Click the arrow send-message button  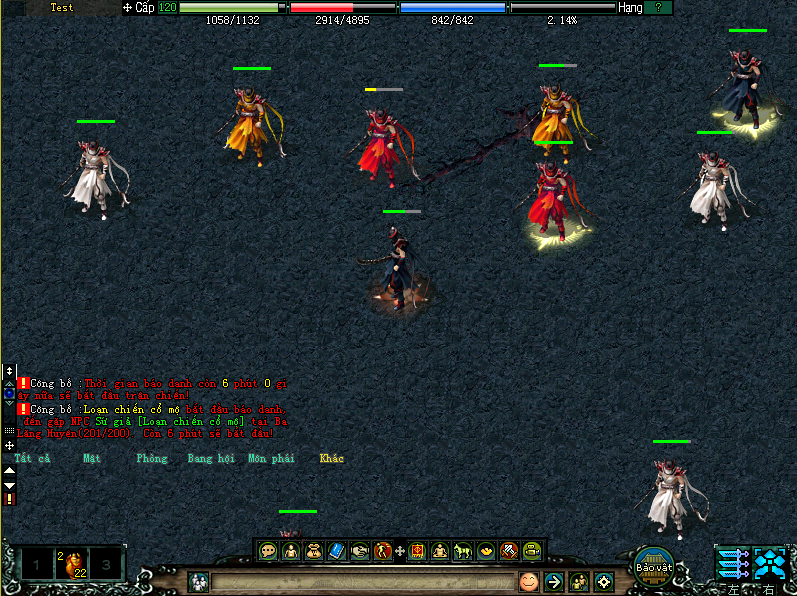(x=554, y=581)
